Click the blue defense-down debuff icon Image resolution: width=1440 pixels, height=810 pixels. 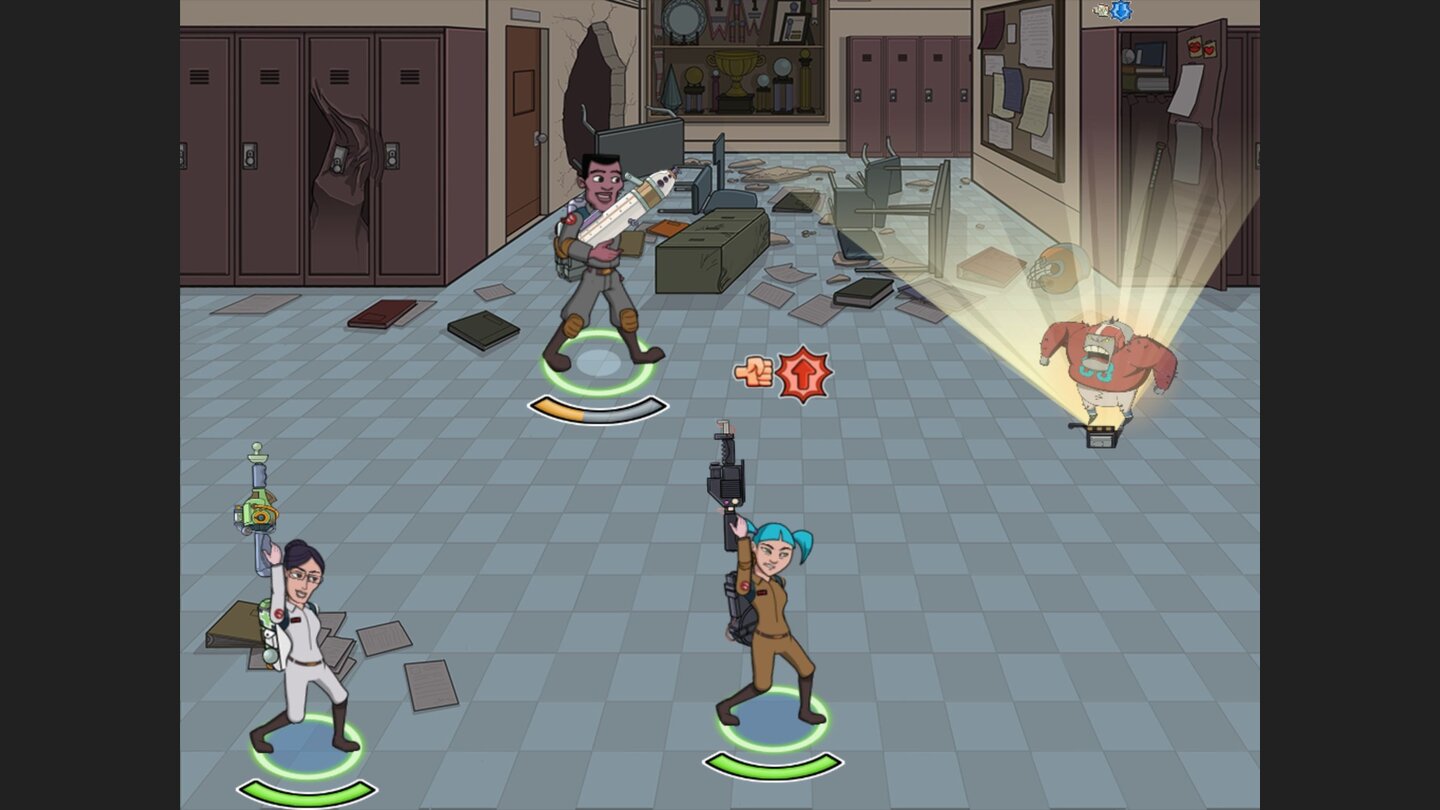(x=1121, y=9)
